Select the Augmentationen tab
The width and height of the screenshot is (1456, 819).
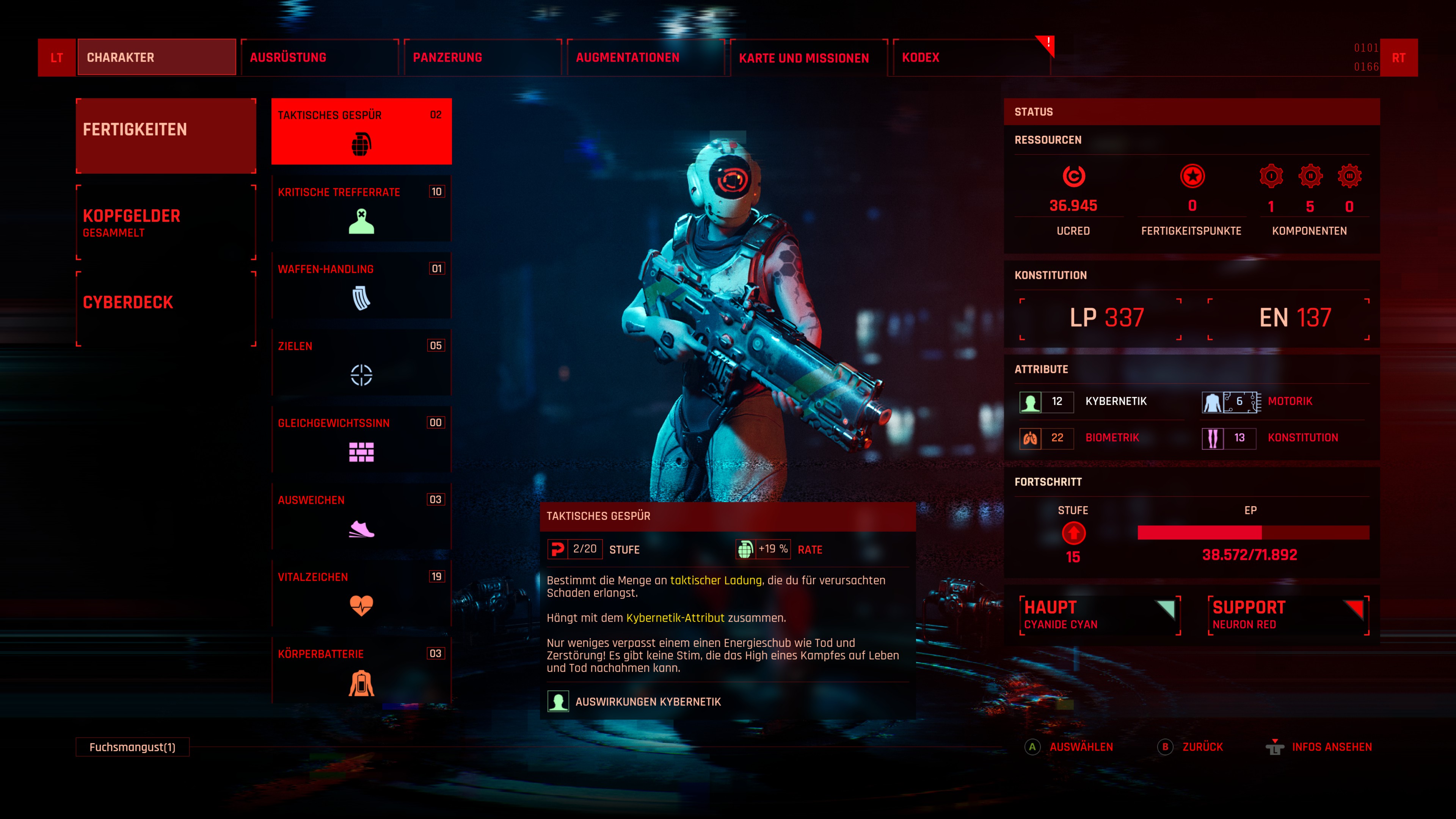645,58
